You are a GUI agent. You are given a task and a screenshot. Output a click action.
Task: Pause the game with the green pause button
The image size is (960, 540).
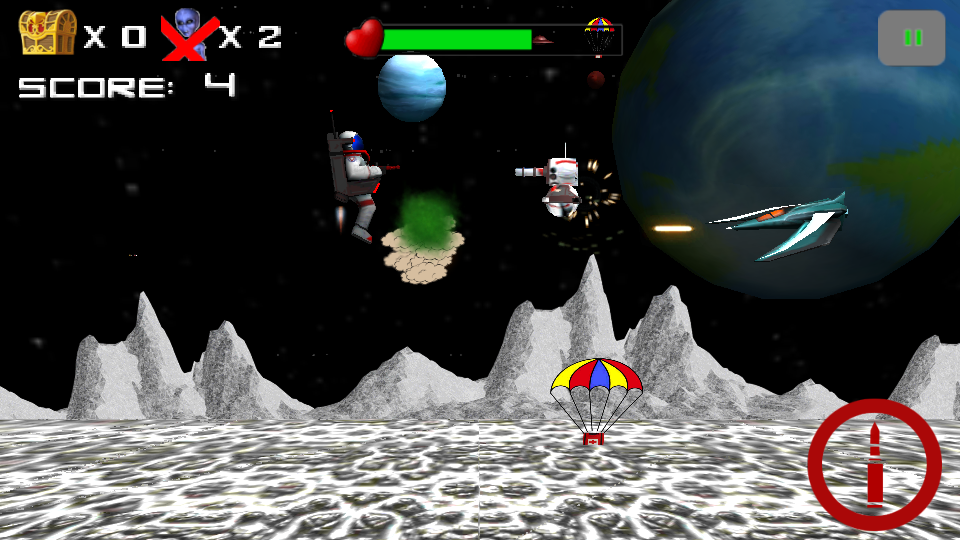[912, 38]
